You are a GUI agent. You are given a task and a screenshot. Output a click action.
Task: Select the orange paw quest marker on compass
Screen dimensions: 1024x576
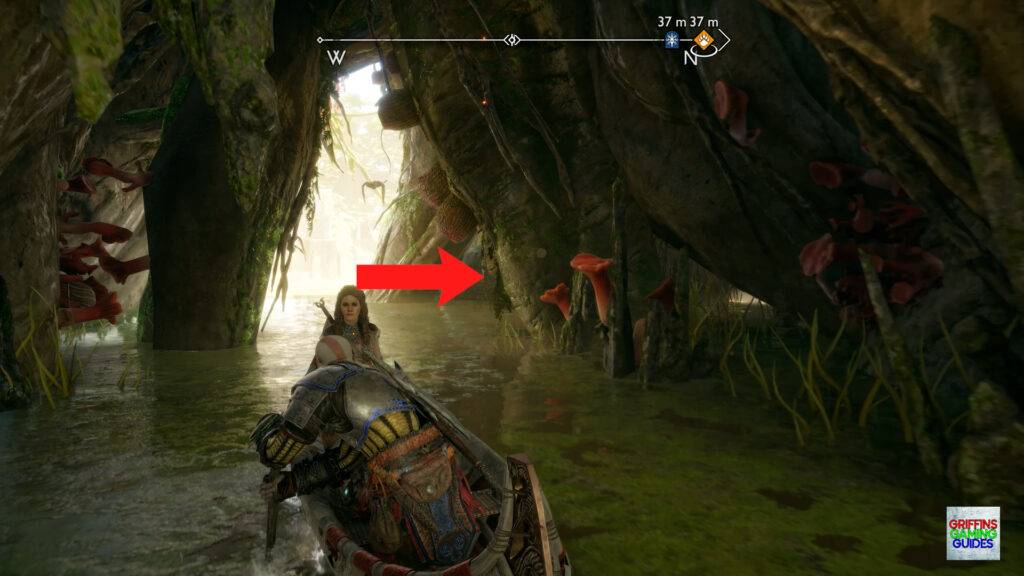[704, 41]
